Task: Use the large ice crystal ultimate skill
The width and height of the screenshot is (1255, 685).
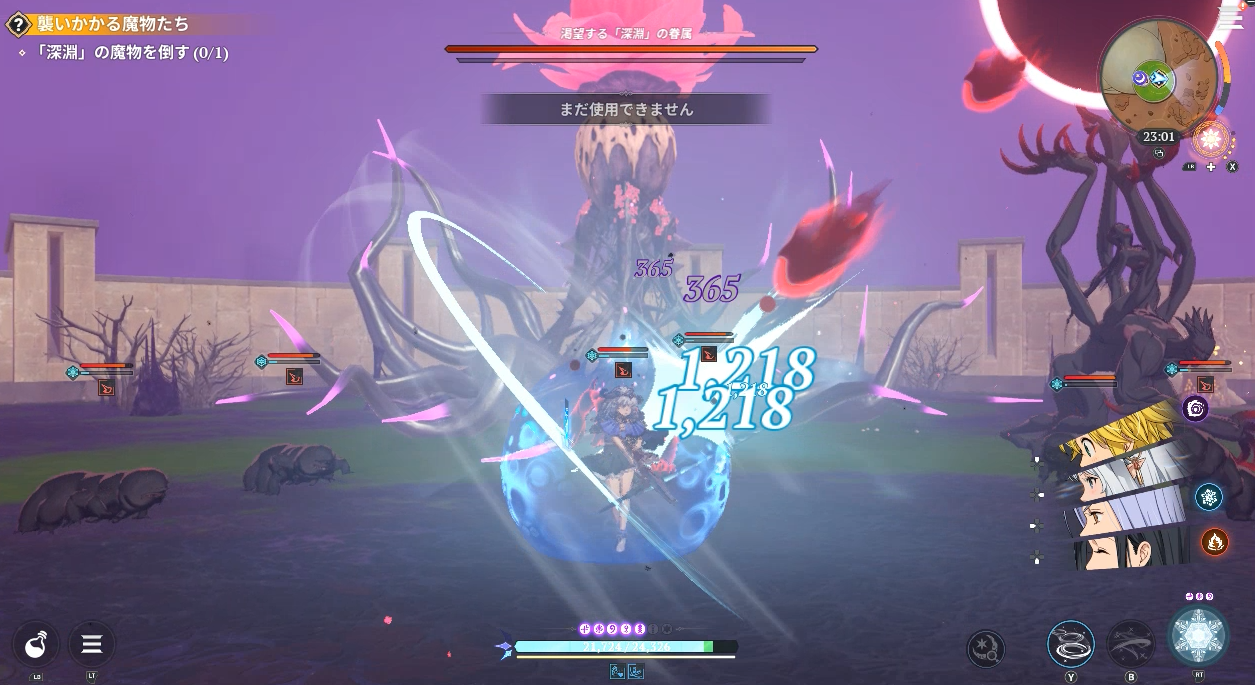Action: 1198,636
